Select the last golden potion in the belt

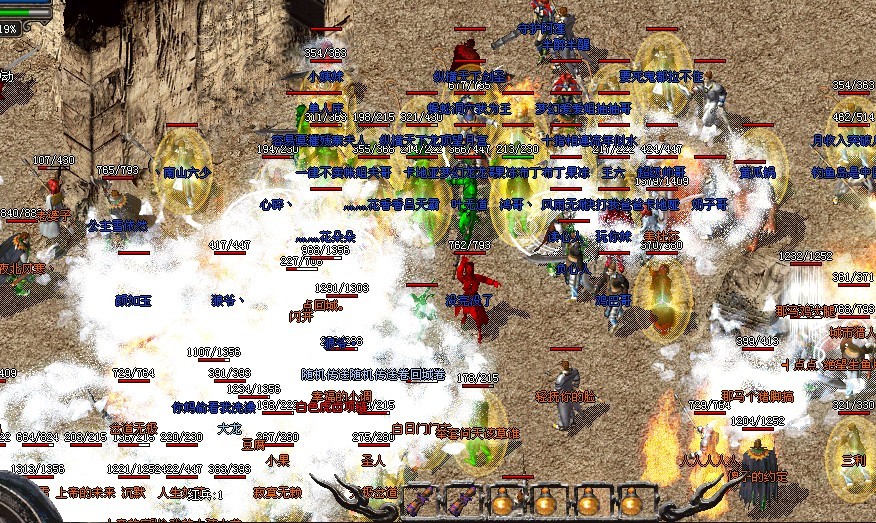630,499
